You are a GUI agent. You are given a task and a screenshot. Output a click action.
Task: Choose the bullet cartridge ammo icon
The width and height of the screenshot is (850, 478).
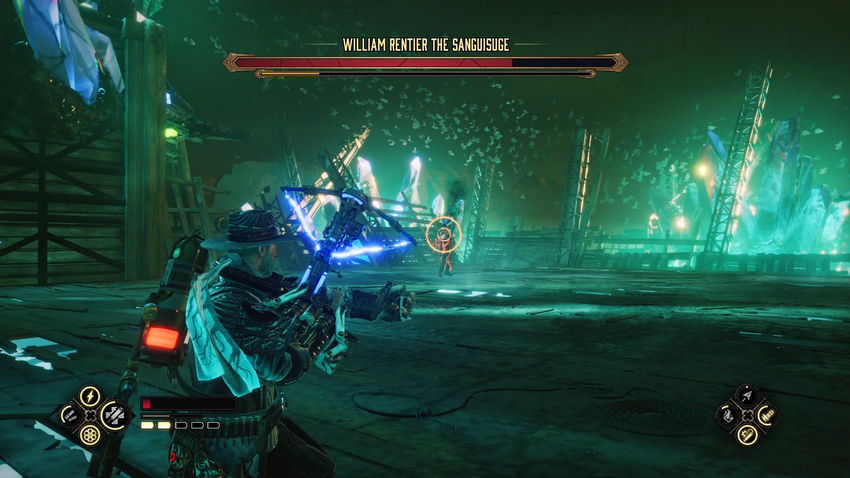pos(768,415)
